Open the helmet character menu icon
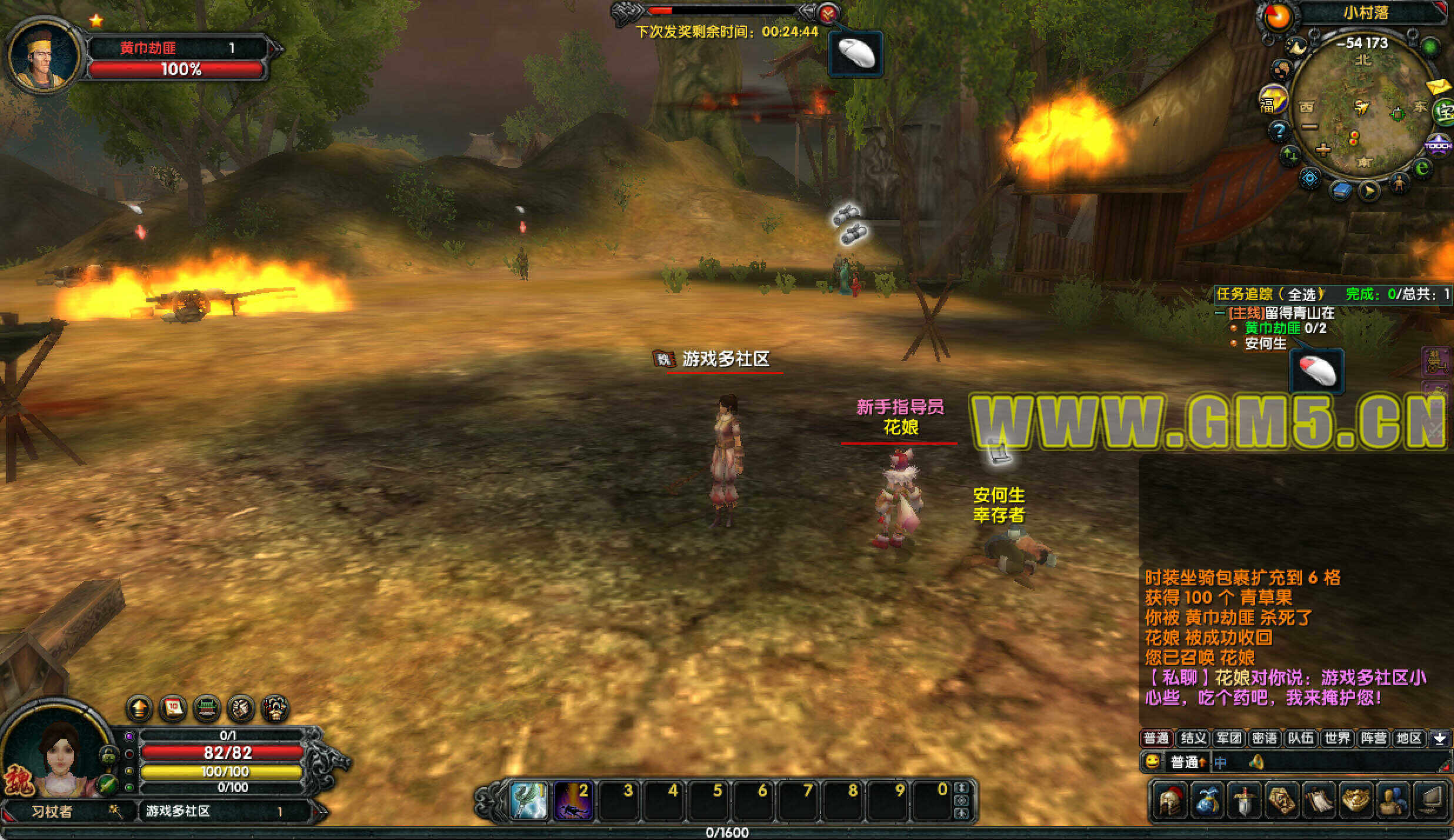Screen dimensions: 1454x840 tap(1169, 801)
